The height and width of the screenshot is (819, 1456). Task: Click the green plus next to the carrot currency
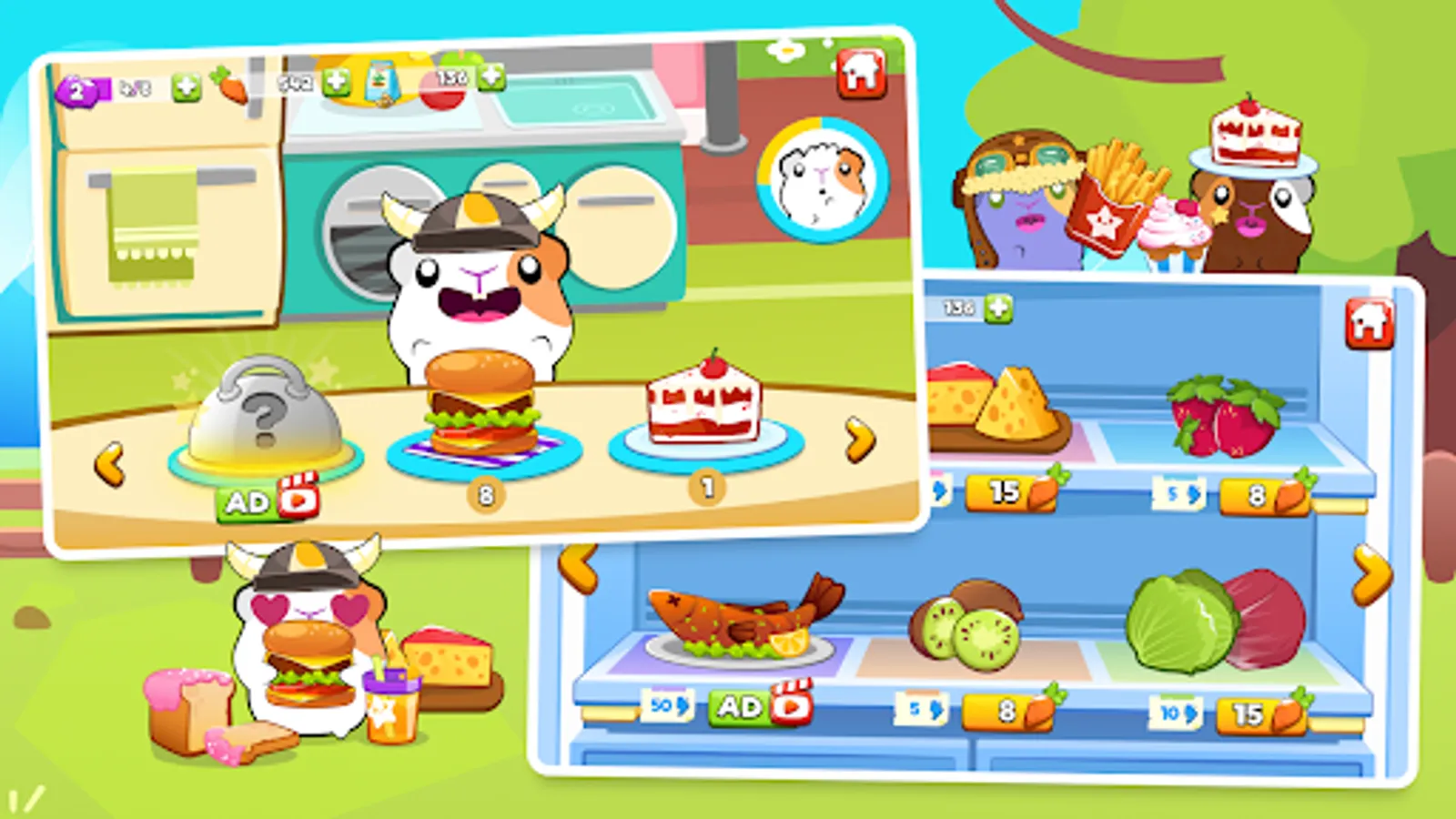click(x=188, y=87)
